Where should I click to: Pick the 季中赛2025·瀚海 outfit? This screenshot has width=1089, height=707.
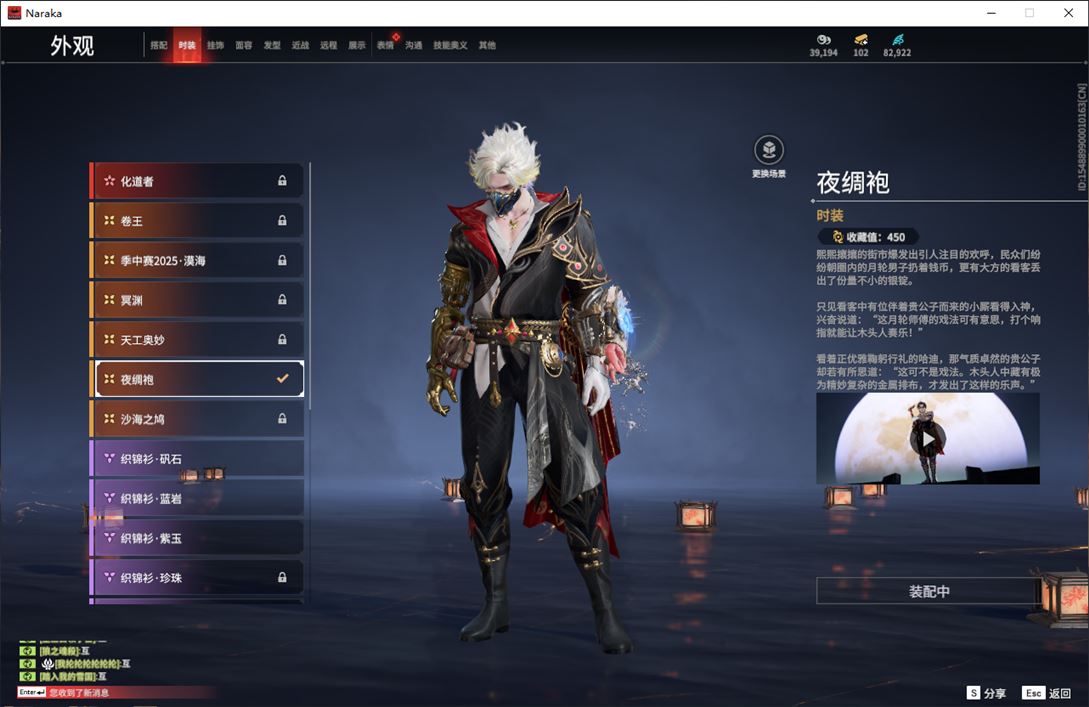click(x=198, y=260)
